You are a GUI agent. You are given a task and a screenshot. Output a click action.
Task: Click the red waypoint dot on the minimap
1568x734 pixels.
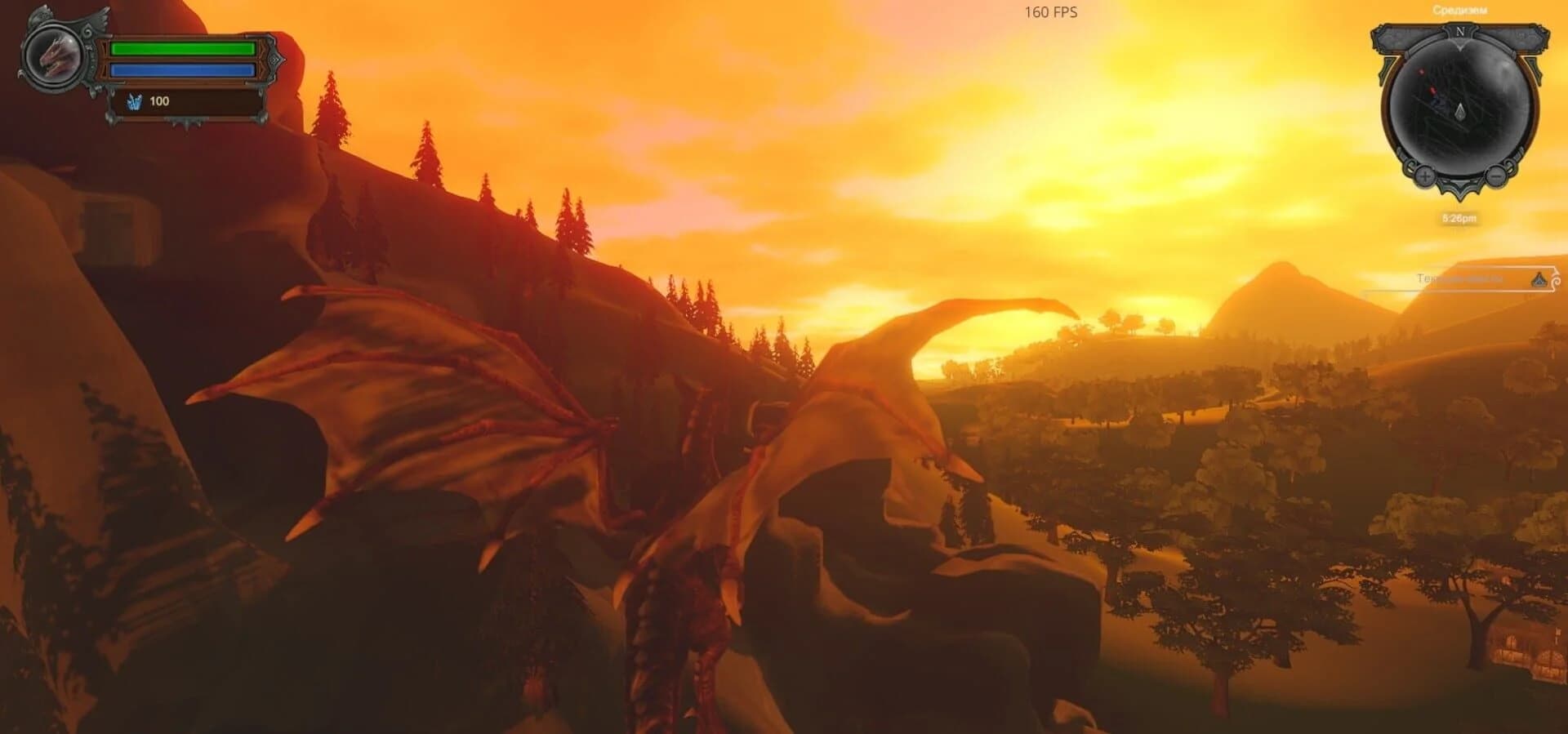coord(1432,91)
